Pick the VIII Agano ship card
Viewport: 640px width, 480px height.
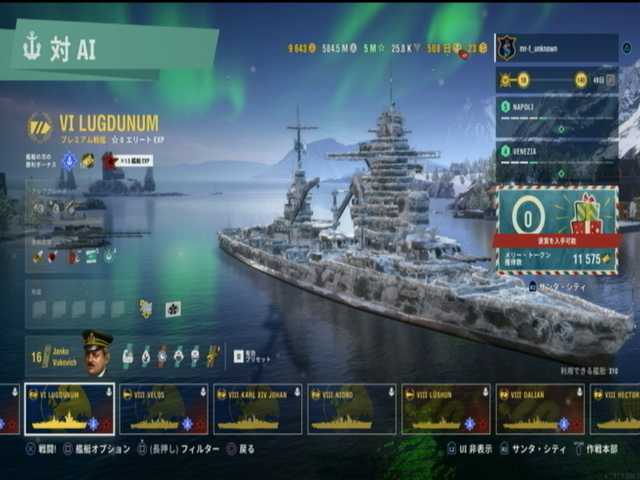(351, 409)
